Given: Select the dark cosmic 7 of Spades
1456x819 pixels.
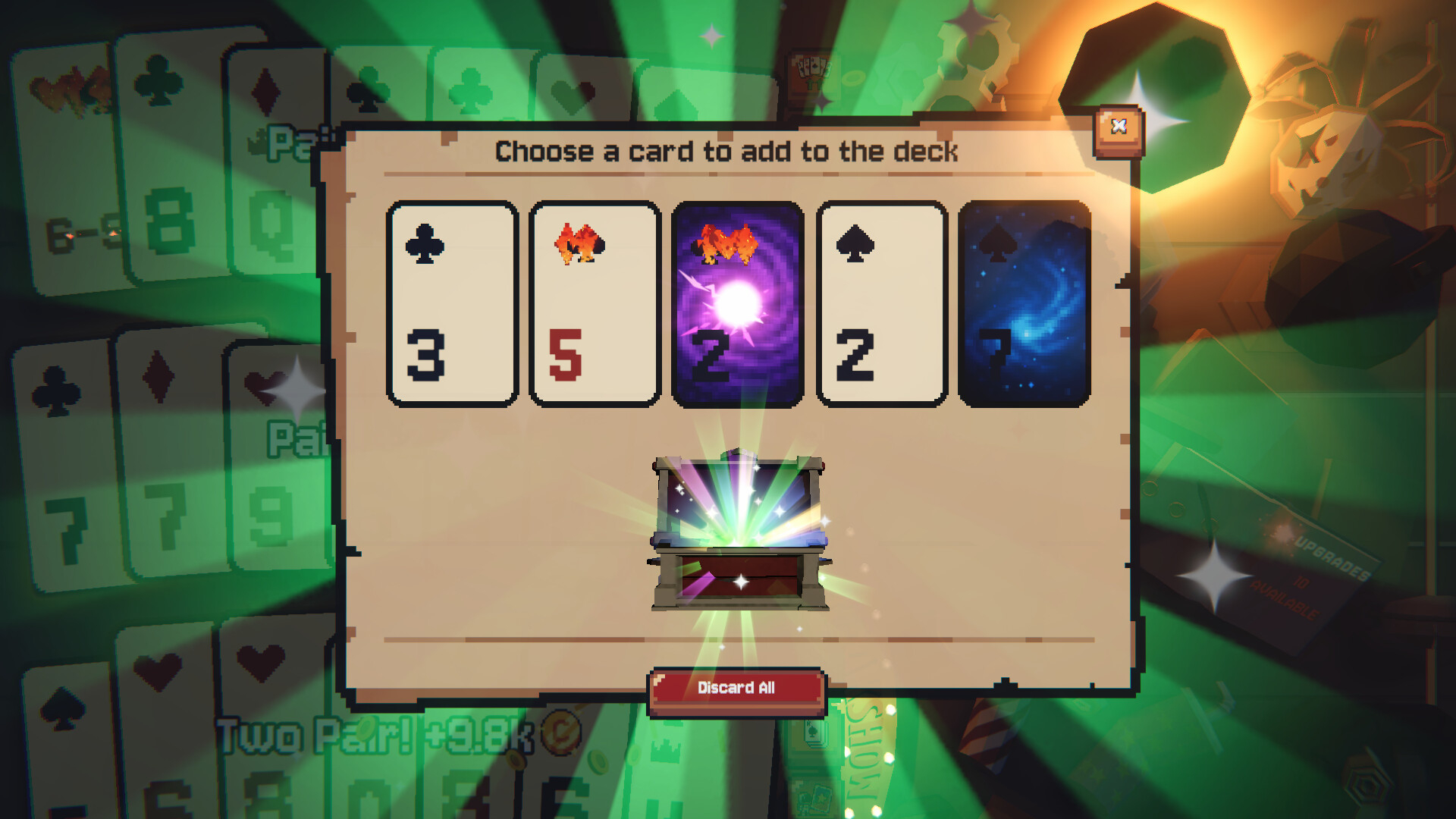Looking at the screenshot, I should tap(1026, 302).
